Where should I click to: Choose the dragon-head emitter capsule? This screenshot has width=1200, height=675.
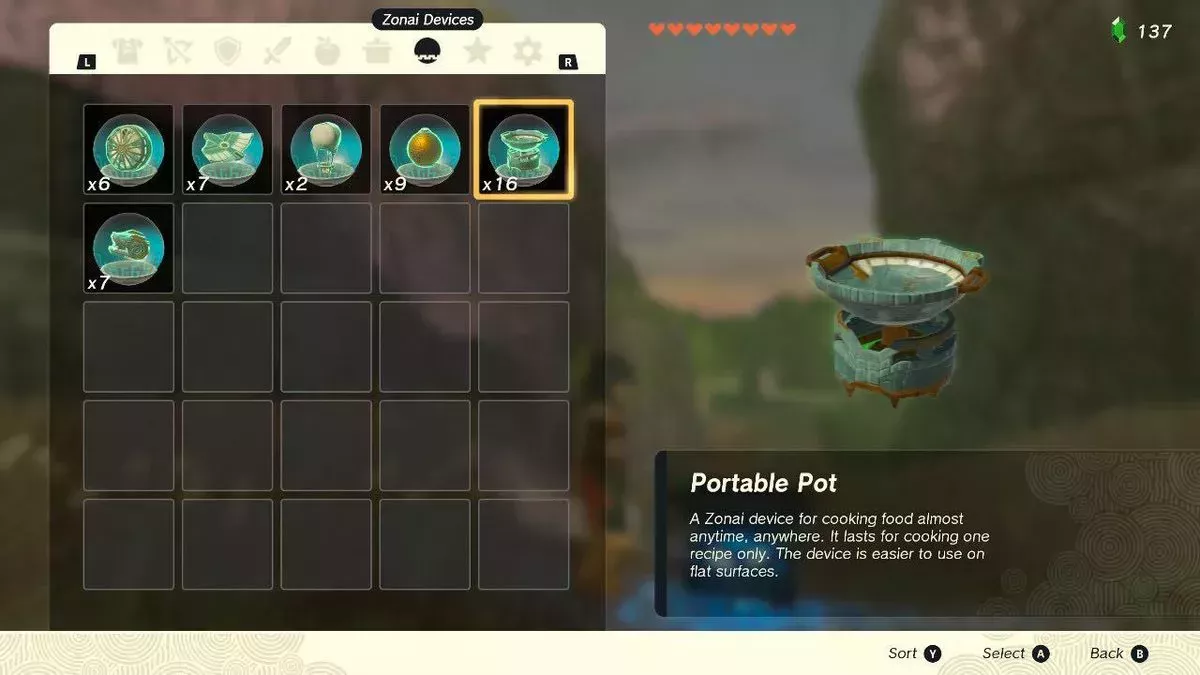coord(128,248)
